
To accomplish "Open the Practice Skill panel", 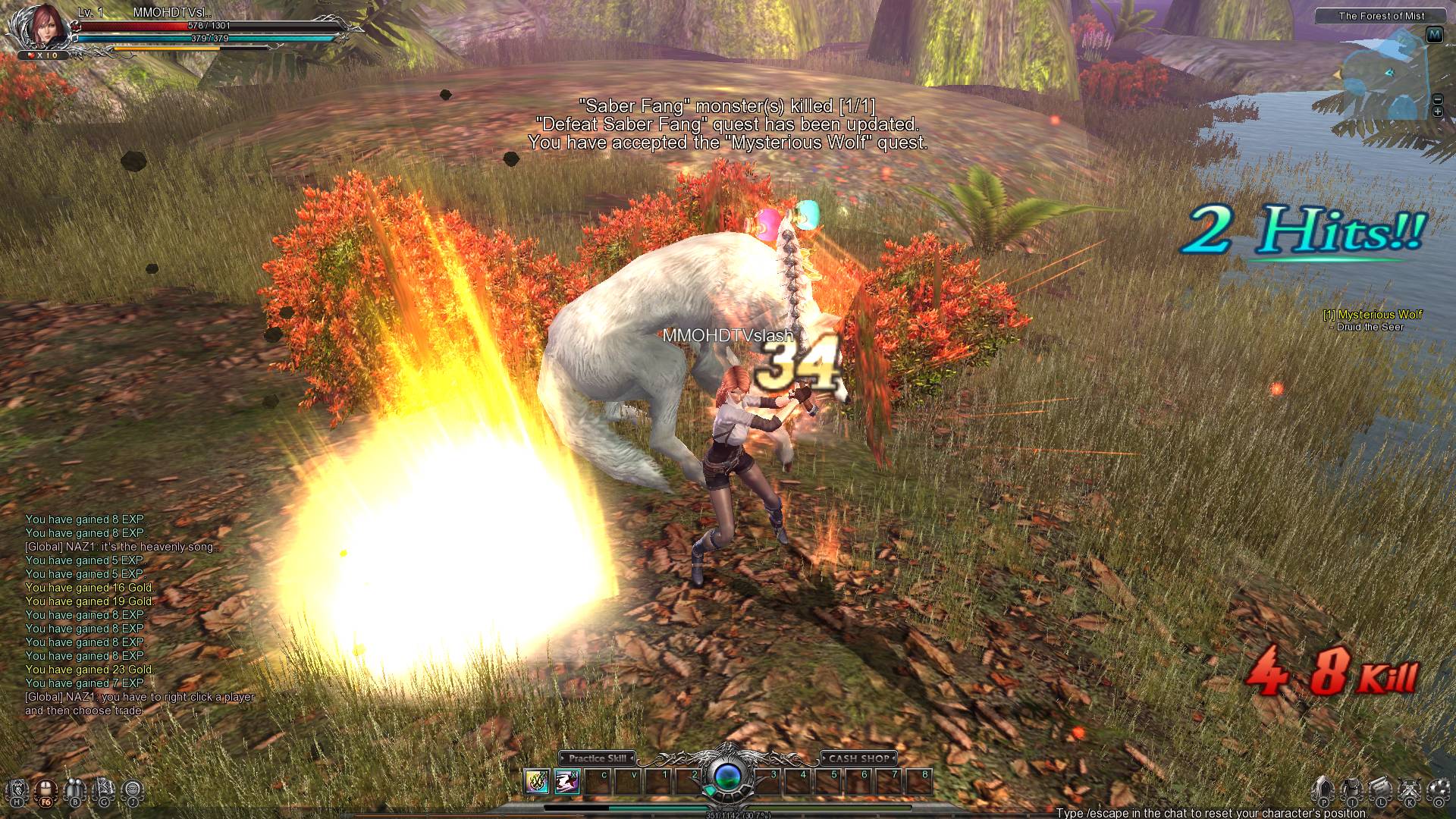I will point(597,758).
